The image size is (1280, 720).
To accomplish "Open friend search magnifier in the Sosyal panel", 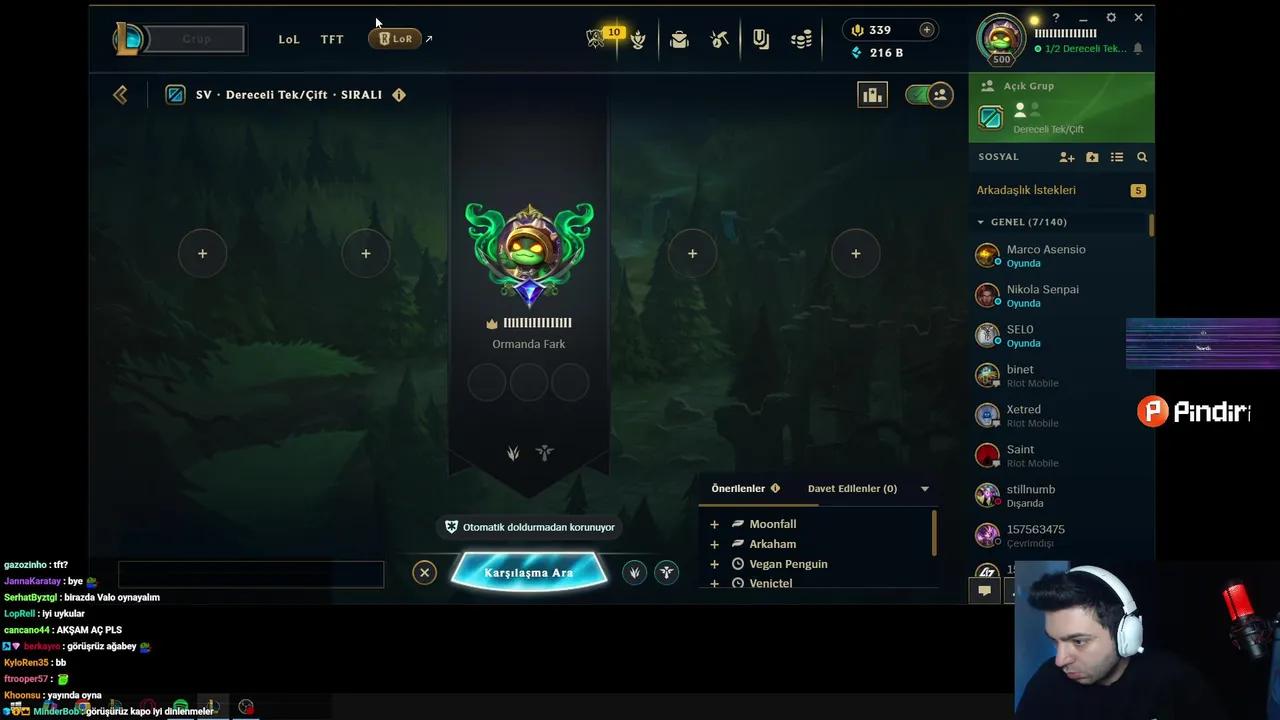I will pos(1142,157).
